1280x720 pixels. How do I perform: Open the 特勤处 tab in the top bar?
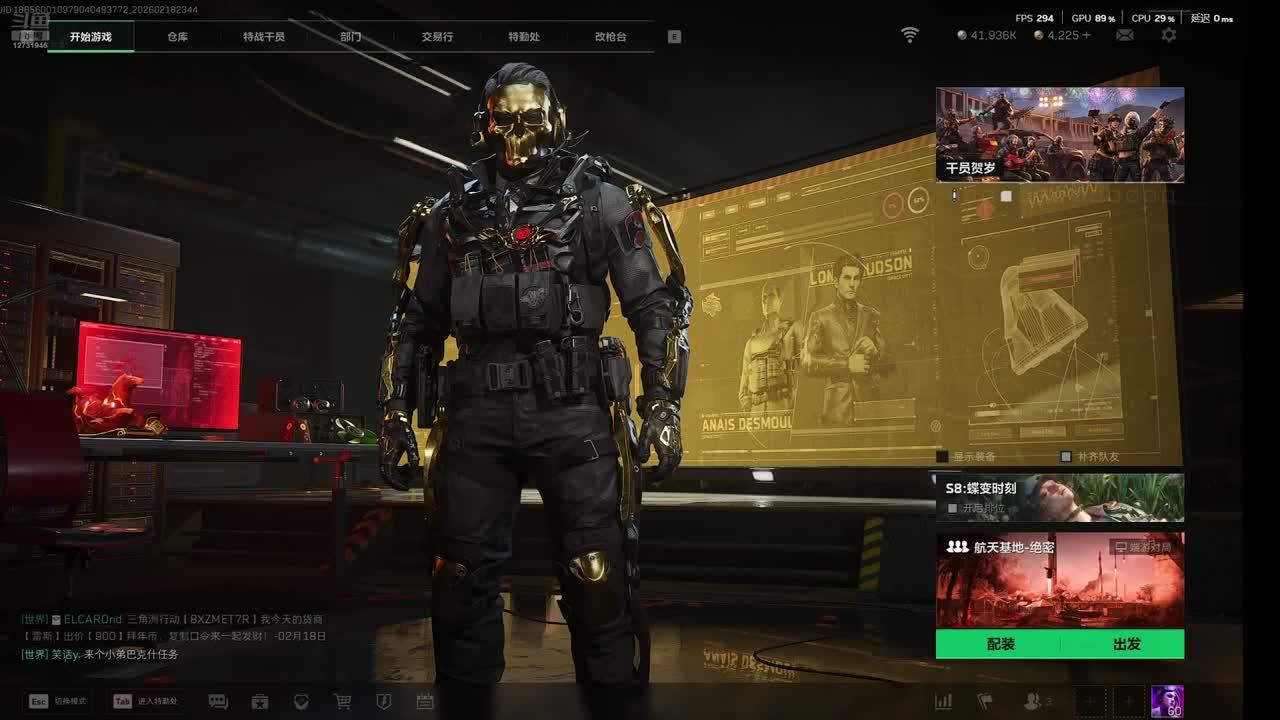(x=524, y=37)
